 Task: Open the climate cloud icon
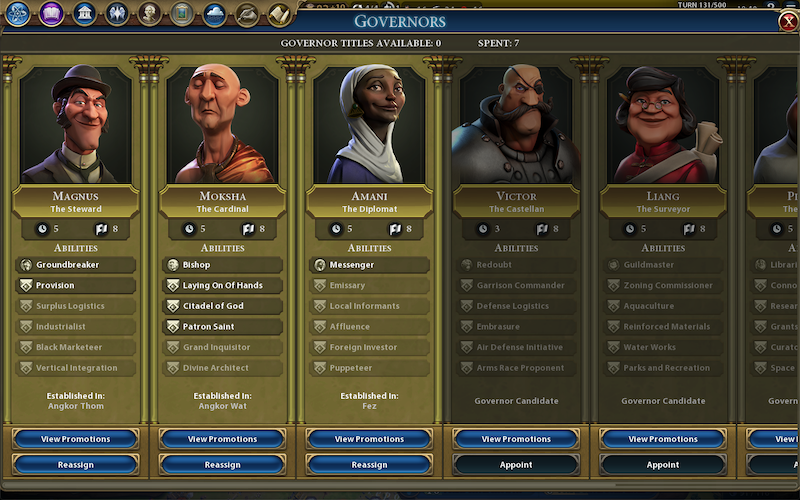pyautogui.click(x=214, y=14)
